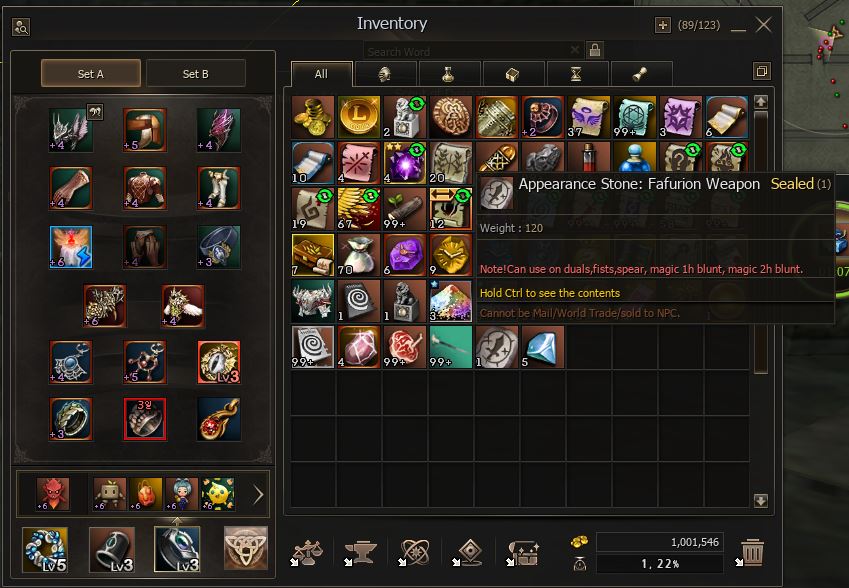Viewport: 849px width, 588px height.
Task: Select the Set A equipment tab
Action: pos(91,73)
